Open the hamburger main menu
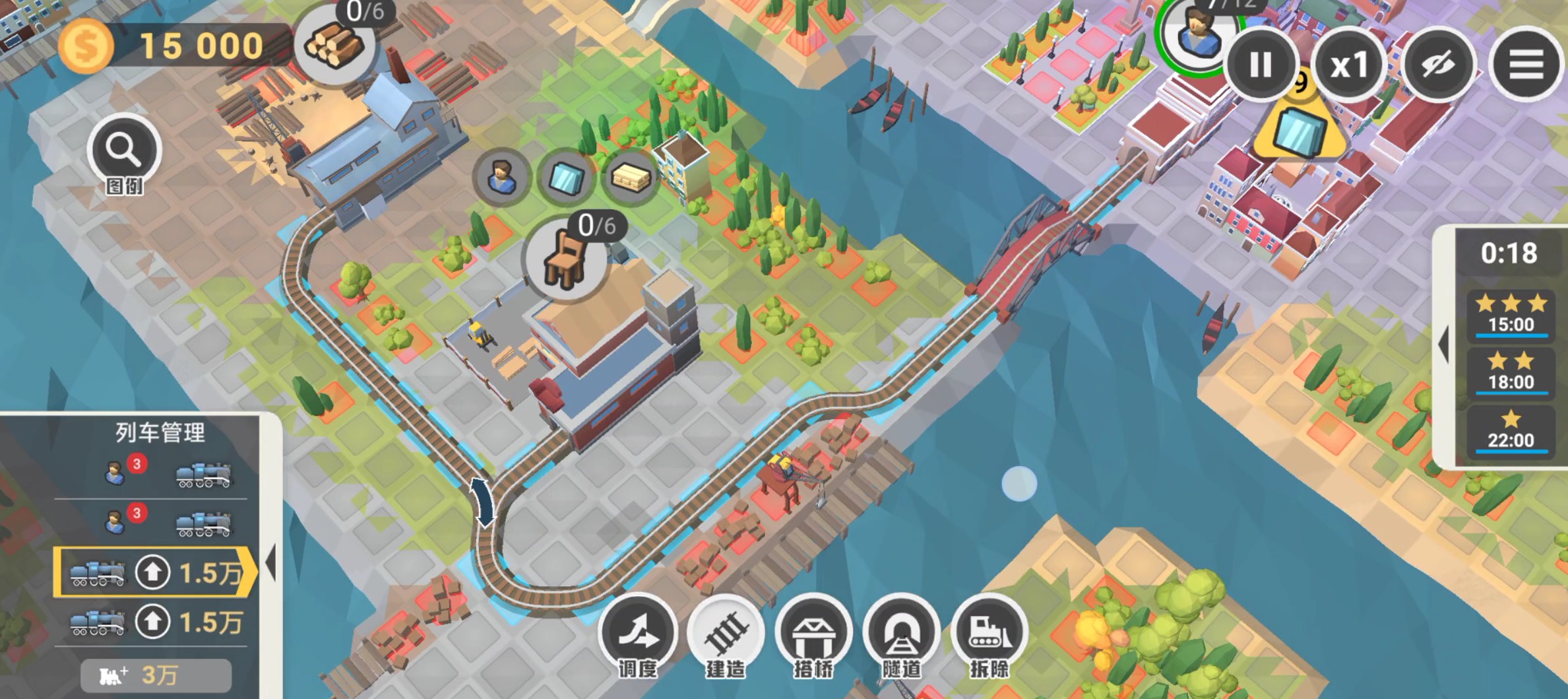This screenshot has height=699, width=1568. [x=1526, y=65]
